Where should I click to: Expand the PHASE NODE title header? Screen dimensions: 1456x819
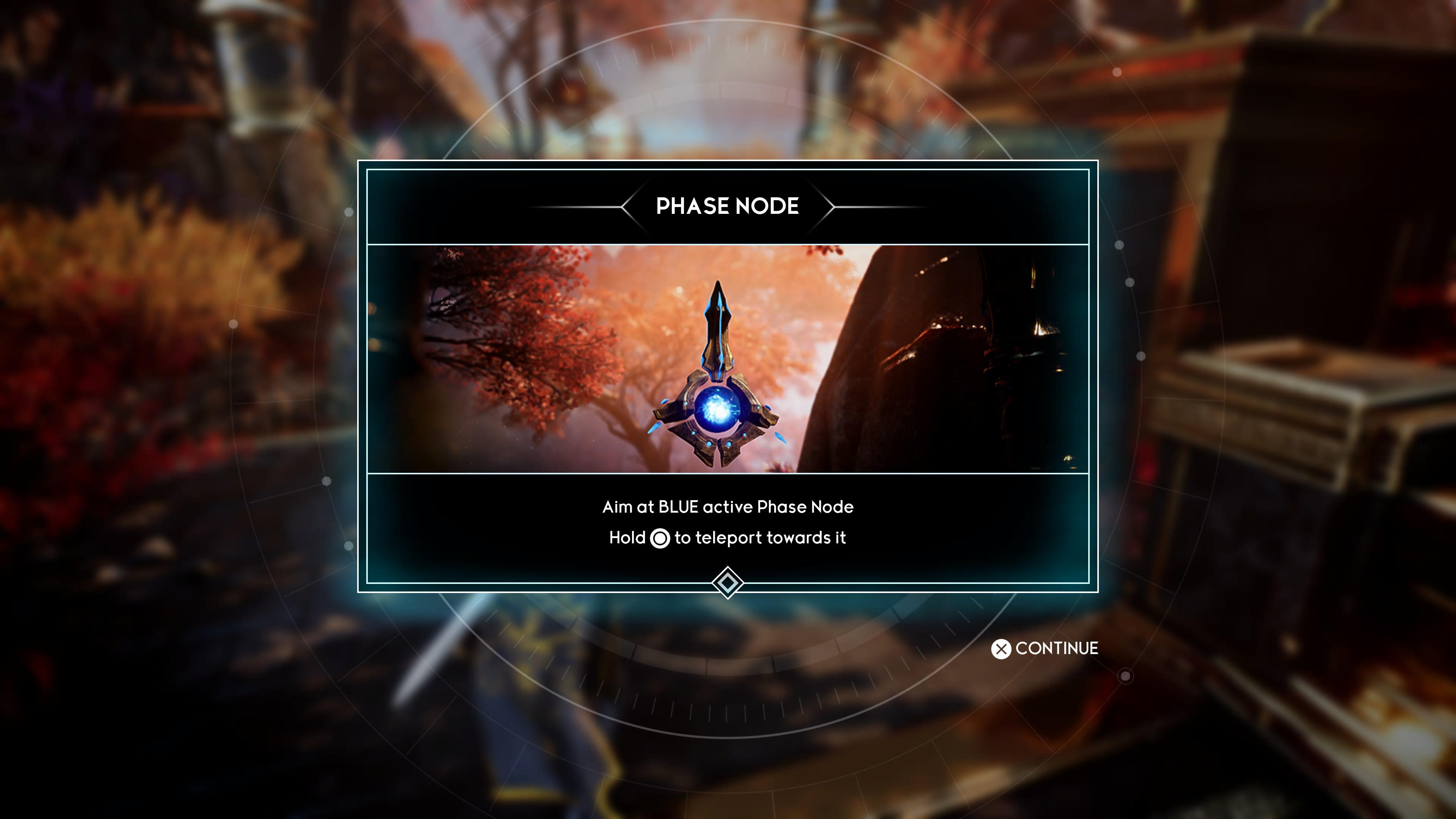tap(728, 207)
